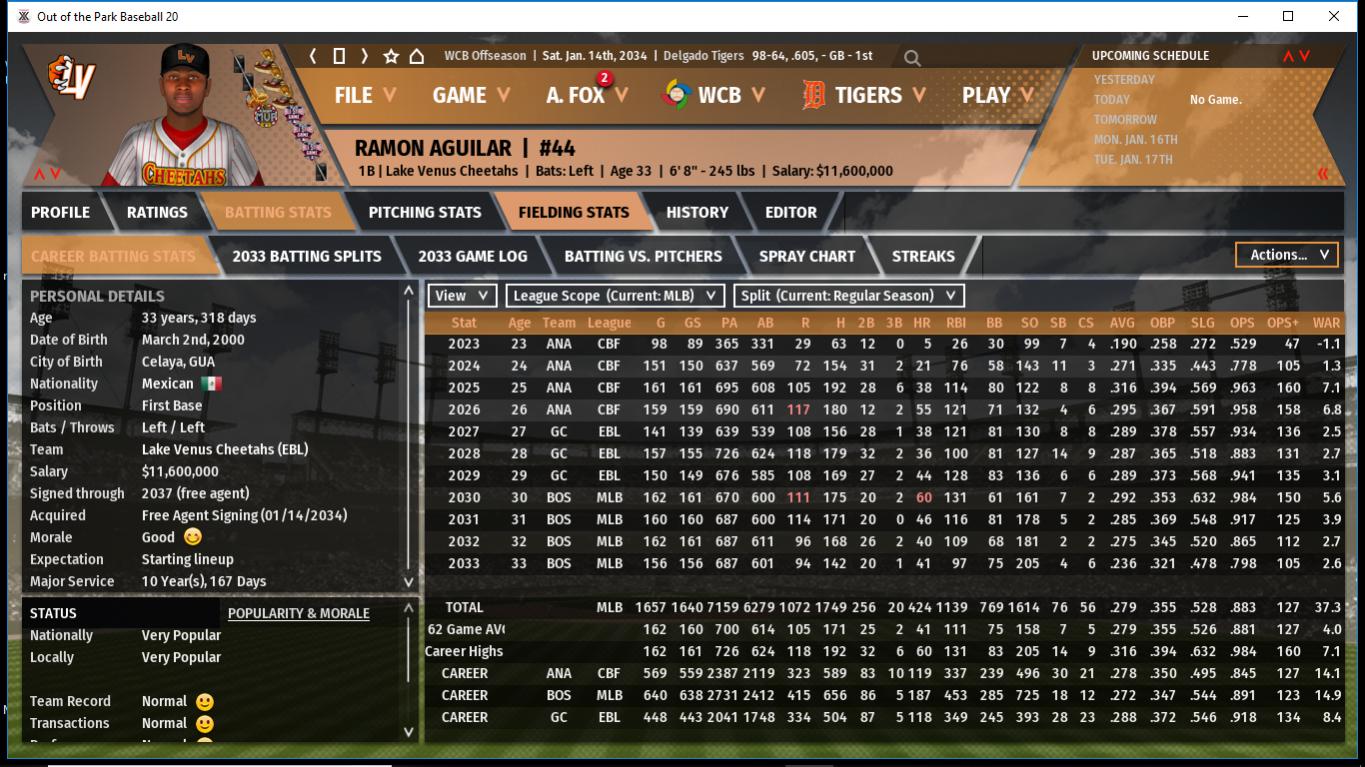This screenshot has width=1365, height=767.
Task: Show the PITCHING STATS tab
Action: tap(424, 212)
